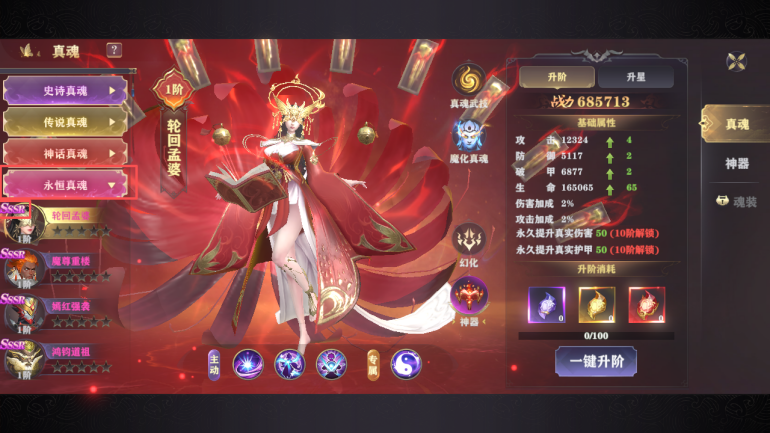Collapse the 永恒真魂 category
This screenshot has width=770, height=433.
(x=66, y=185)
